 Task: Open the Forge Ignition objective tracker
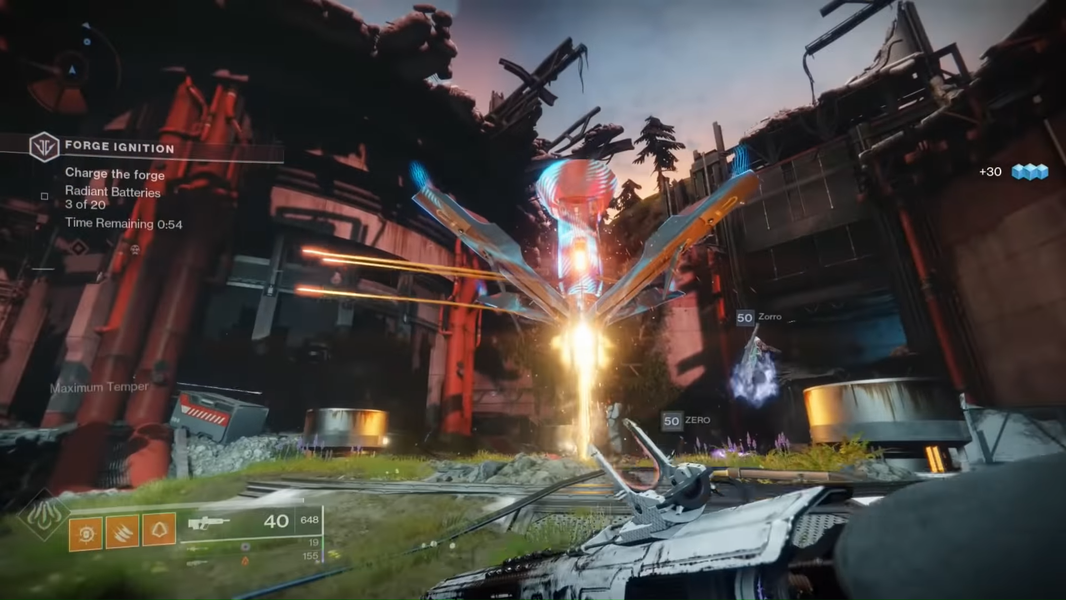119,147
